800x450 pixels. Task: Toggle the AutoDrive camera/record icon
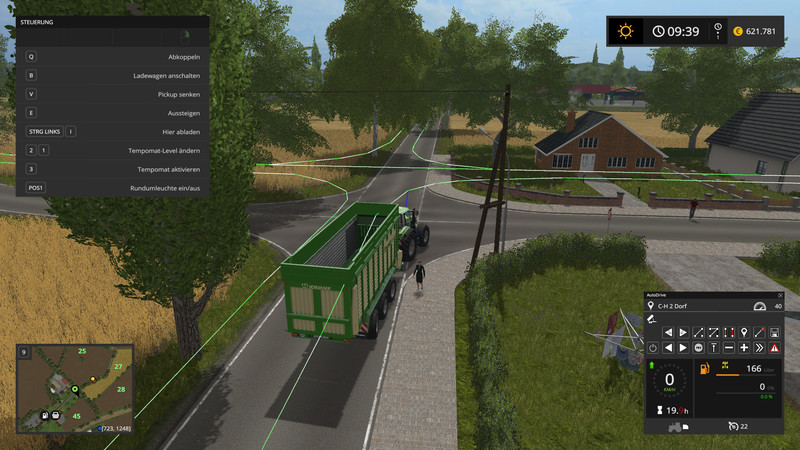651,319
